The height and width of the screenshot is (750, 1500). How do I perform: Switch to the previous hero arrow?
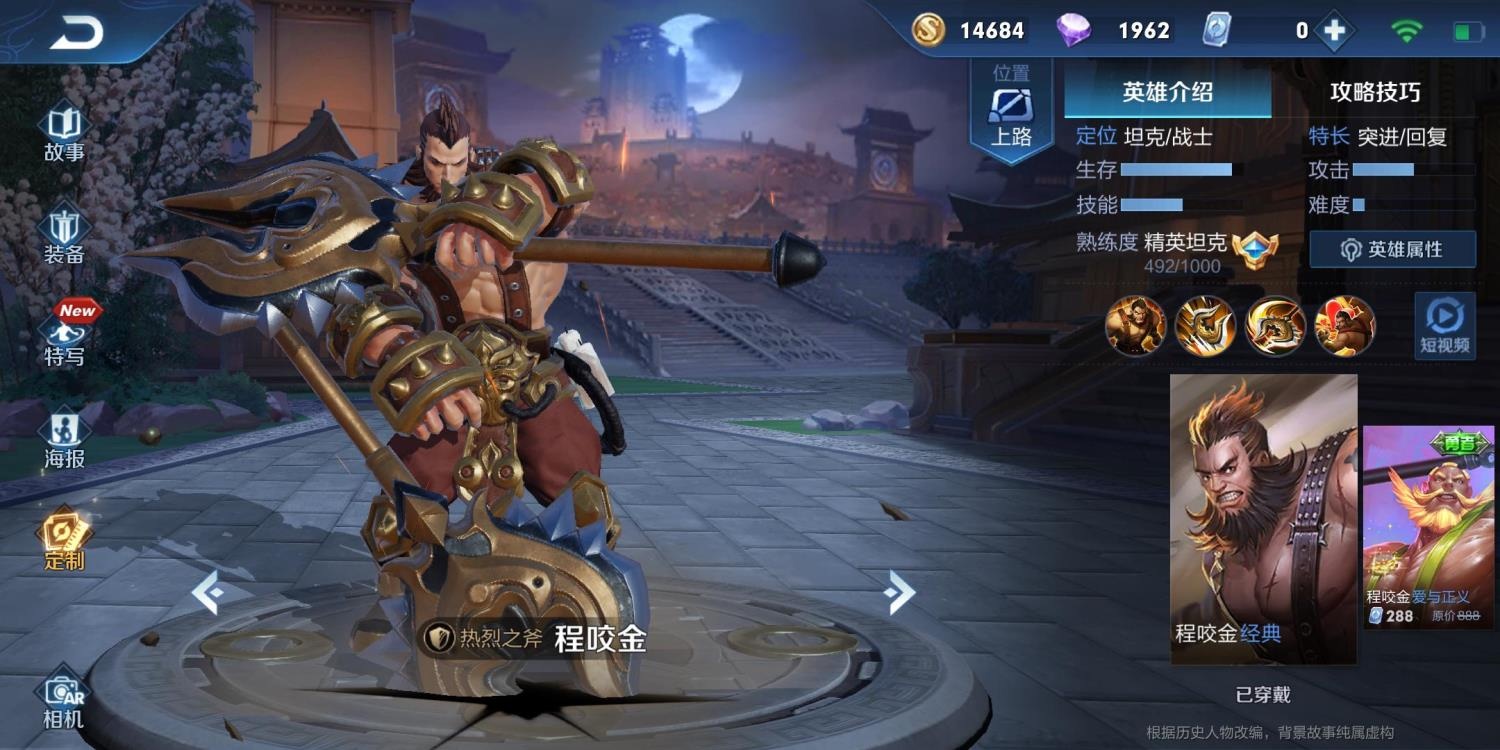click(x=208, y=594)
